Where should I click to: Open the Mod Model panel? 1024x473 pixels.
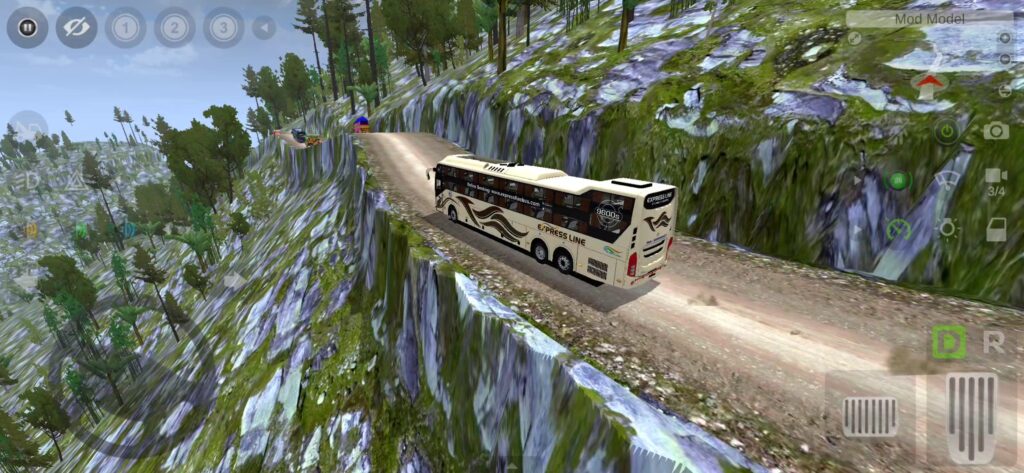pos(929,17)
